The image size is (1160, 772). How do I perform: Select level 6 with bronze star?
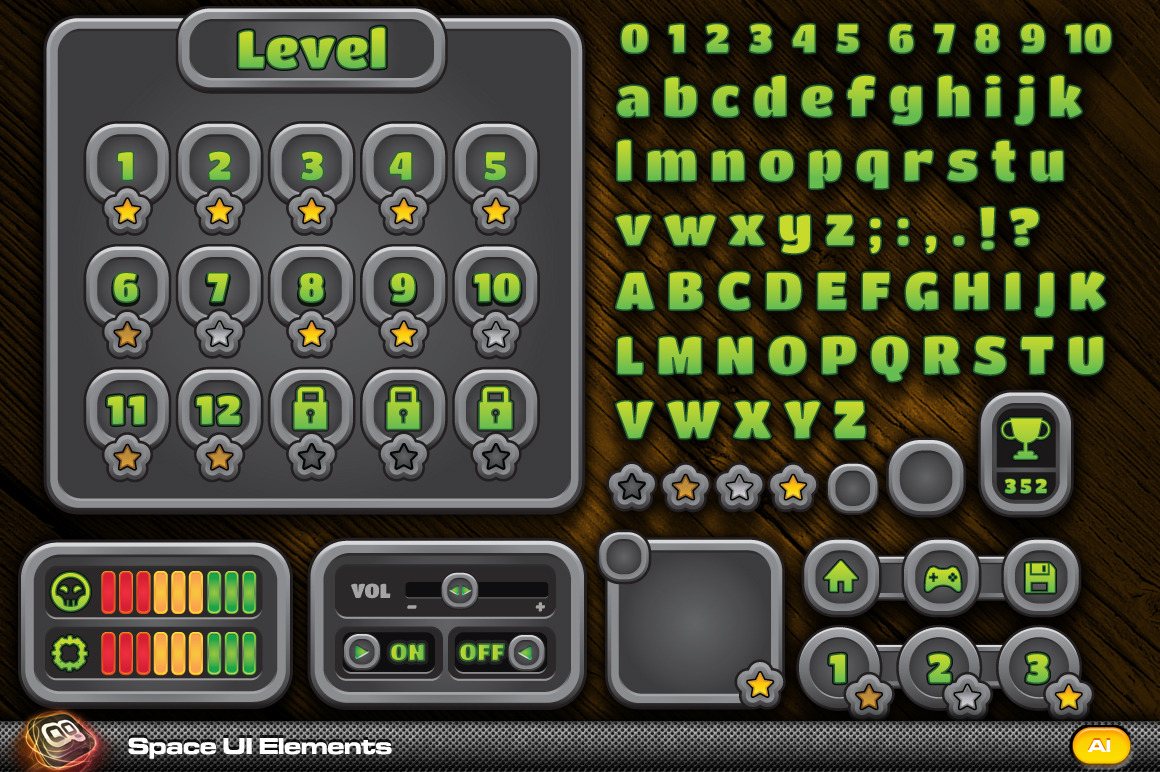pos(127,289)
